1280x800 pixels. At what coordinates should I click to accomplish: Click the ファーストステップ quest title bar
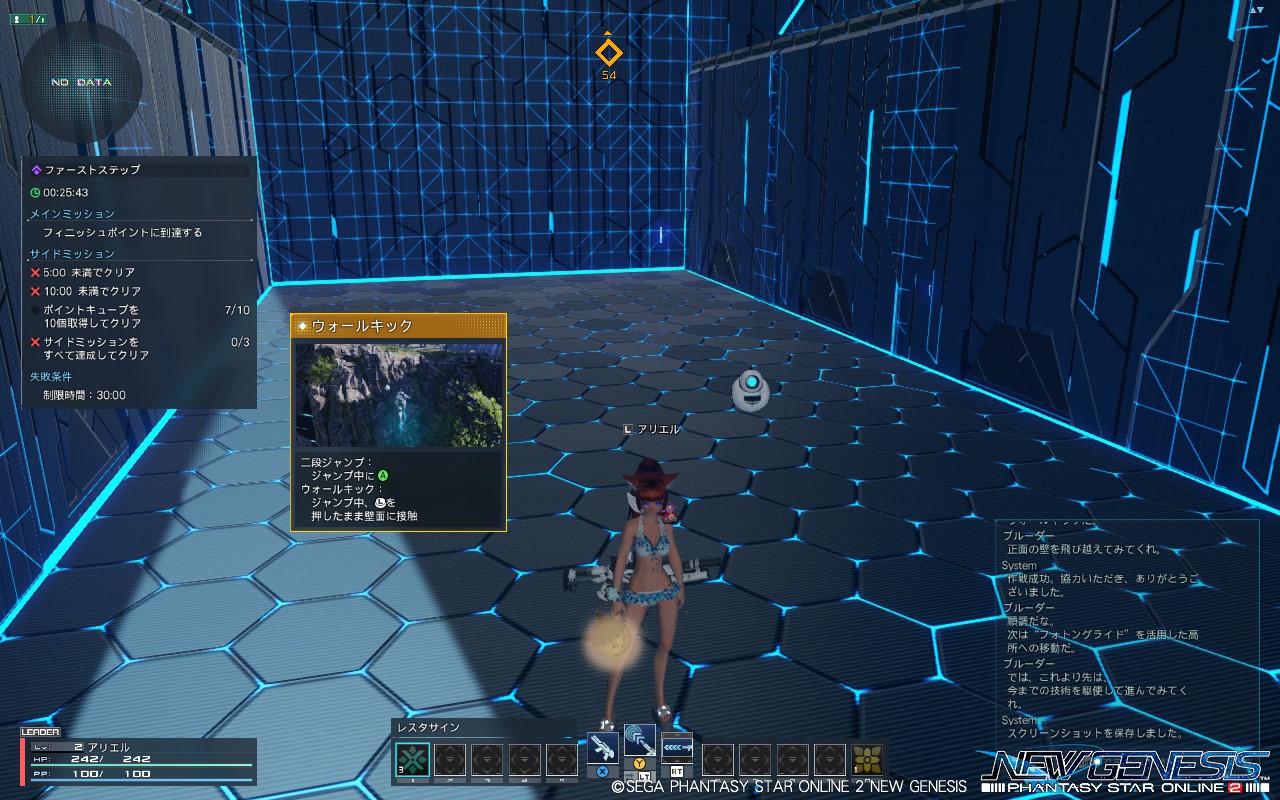coord(90,169)
